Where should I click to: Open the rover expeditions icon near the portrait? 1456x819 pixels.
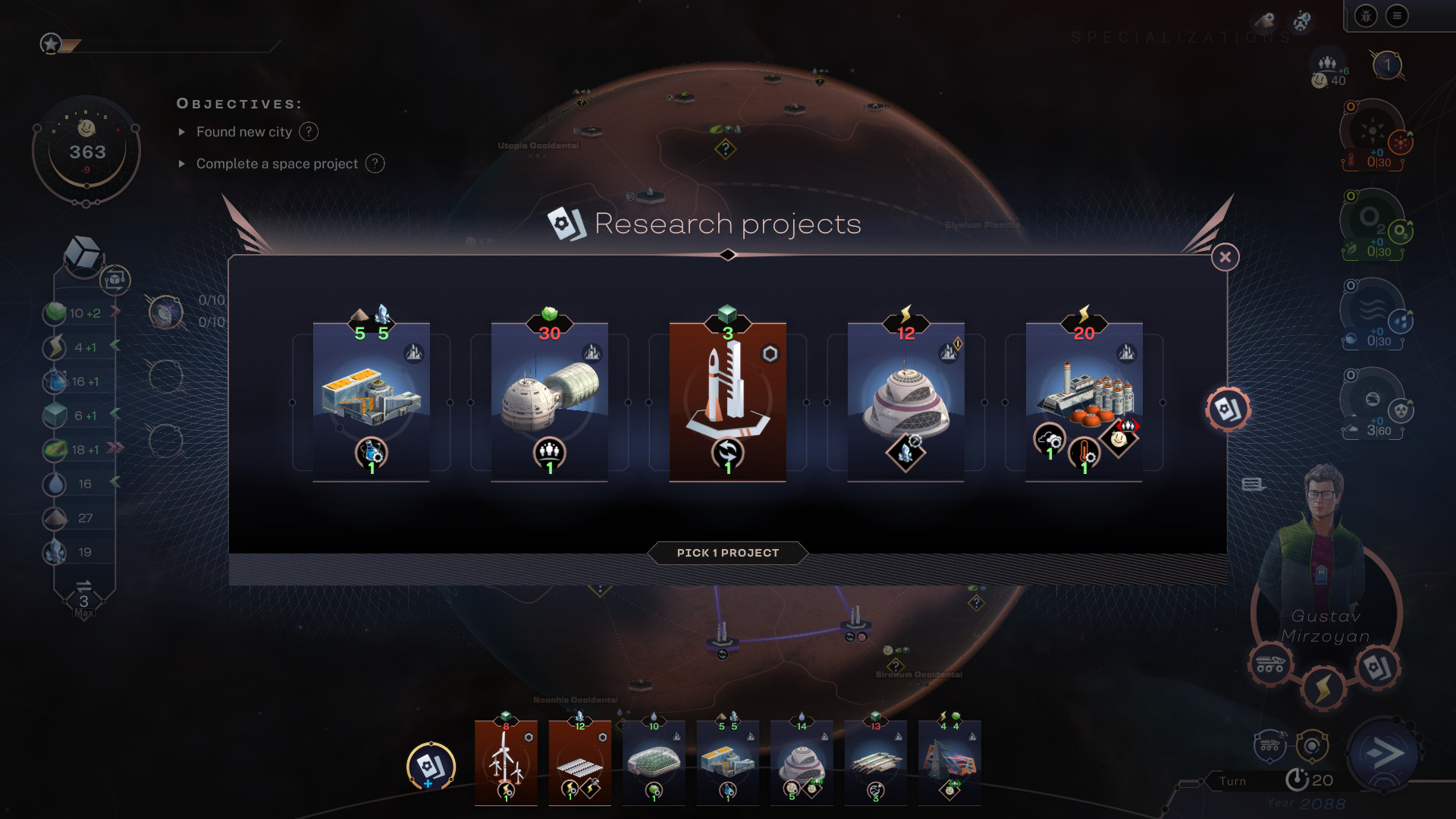(x=1269, y=664)
